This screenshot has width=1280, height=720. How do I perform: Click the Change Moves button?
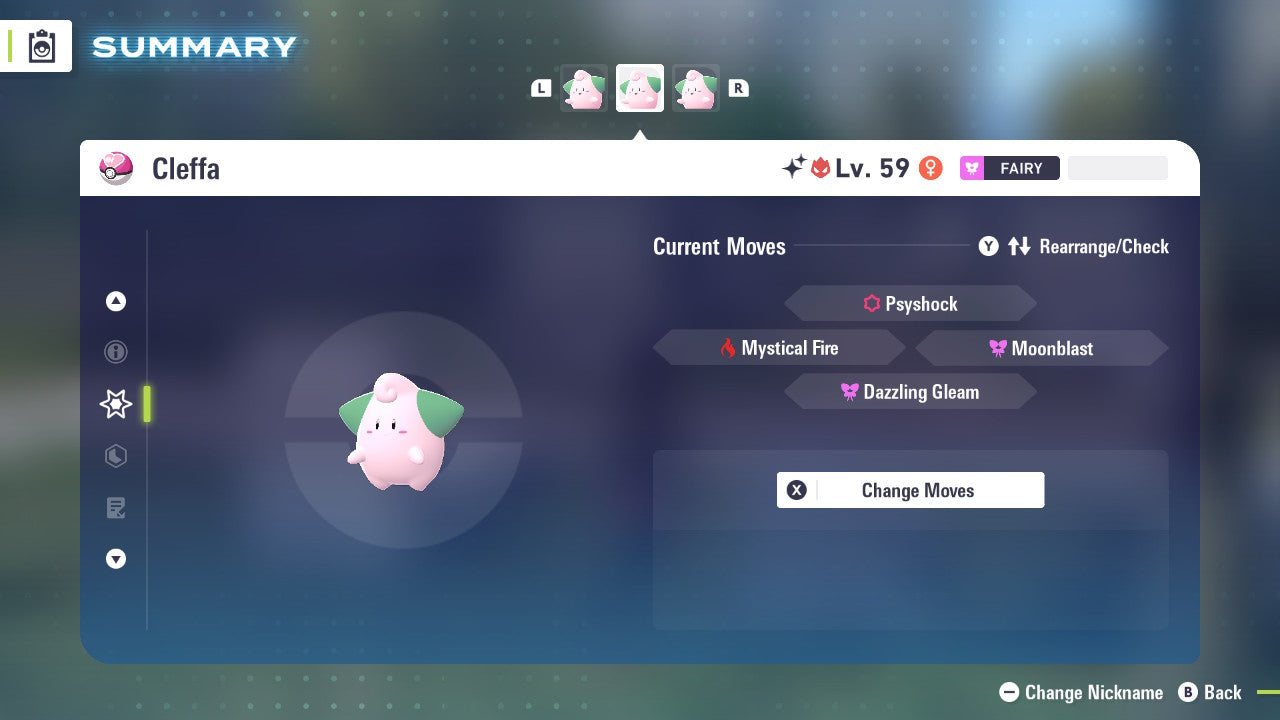pyautogui.click(x=910, y=490)
